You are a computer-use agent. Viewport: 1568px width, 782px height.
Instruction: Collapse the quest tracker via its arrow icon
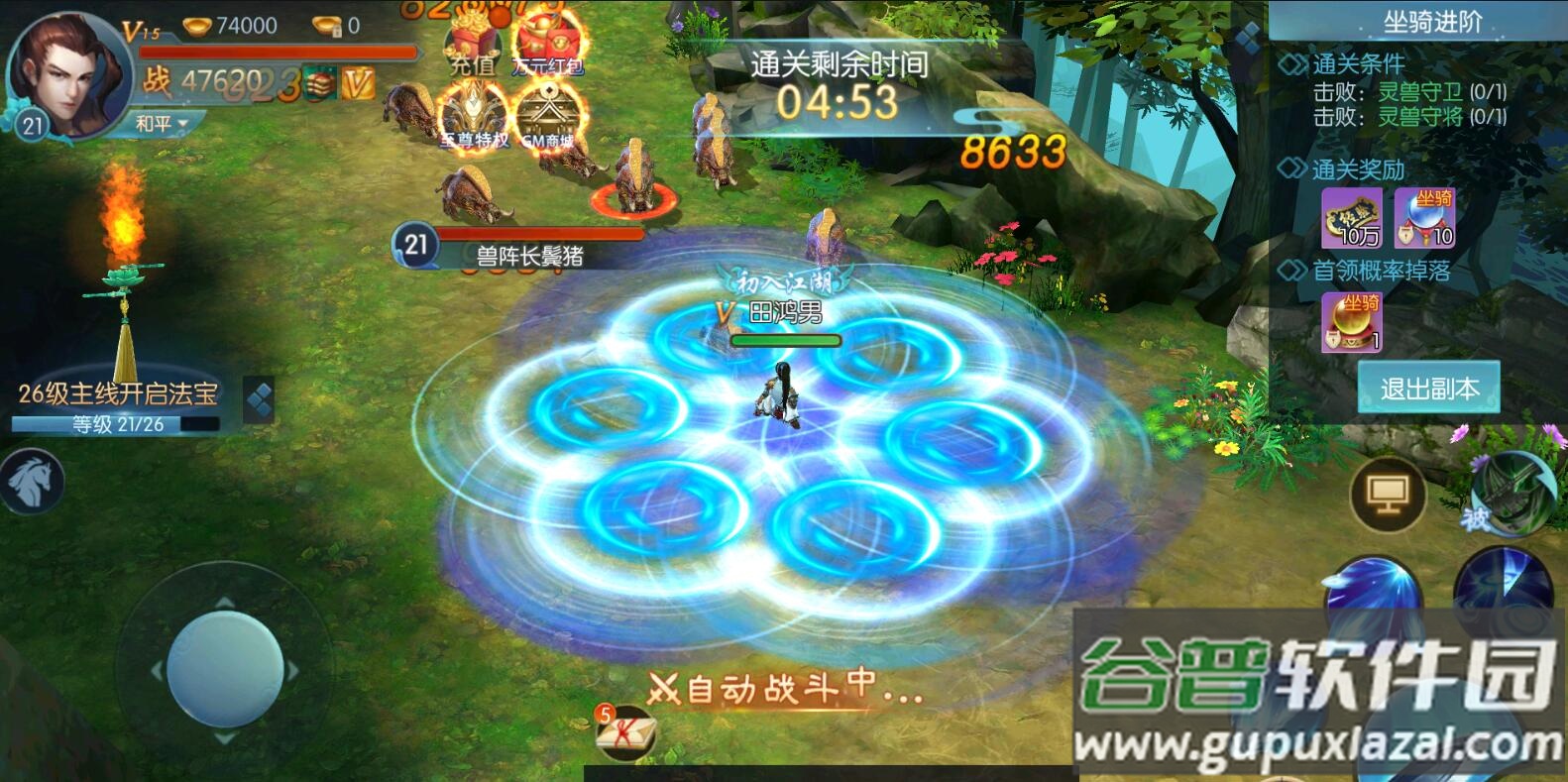261,398
